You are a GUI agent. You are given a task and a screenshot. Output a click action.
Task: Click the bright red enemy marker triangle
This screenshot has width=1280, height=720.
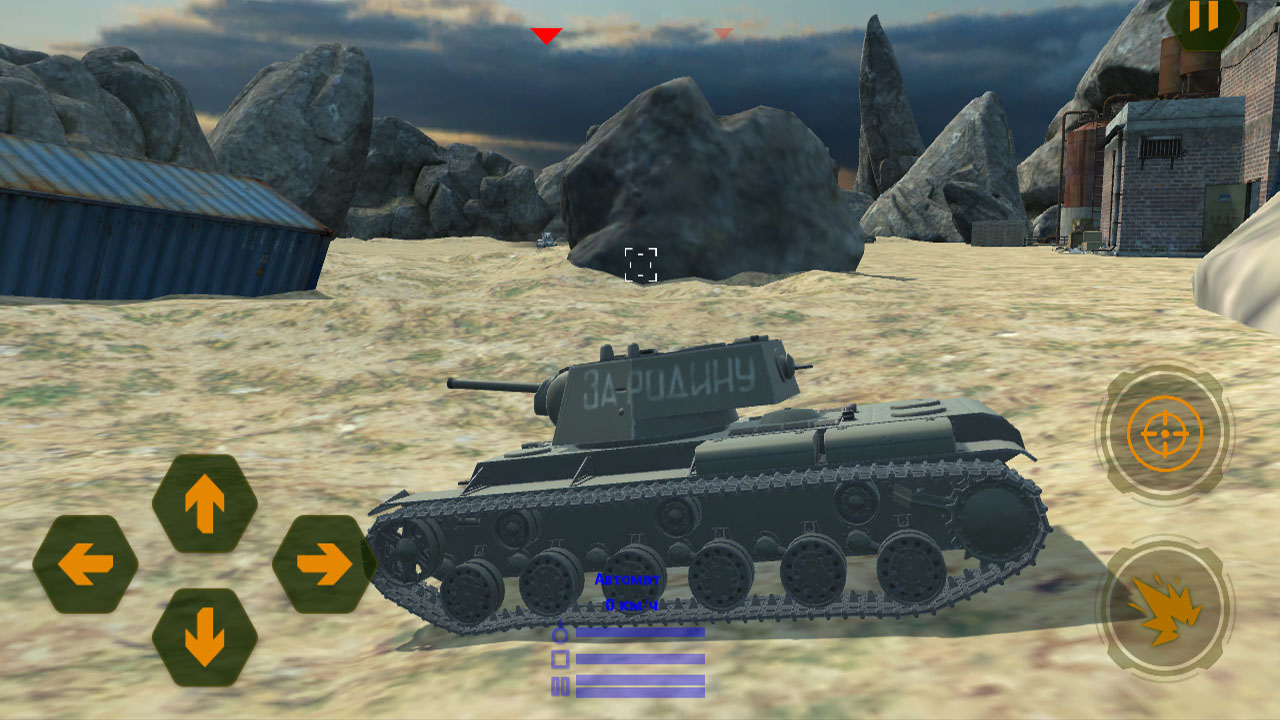[546, 35]
